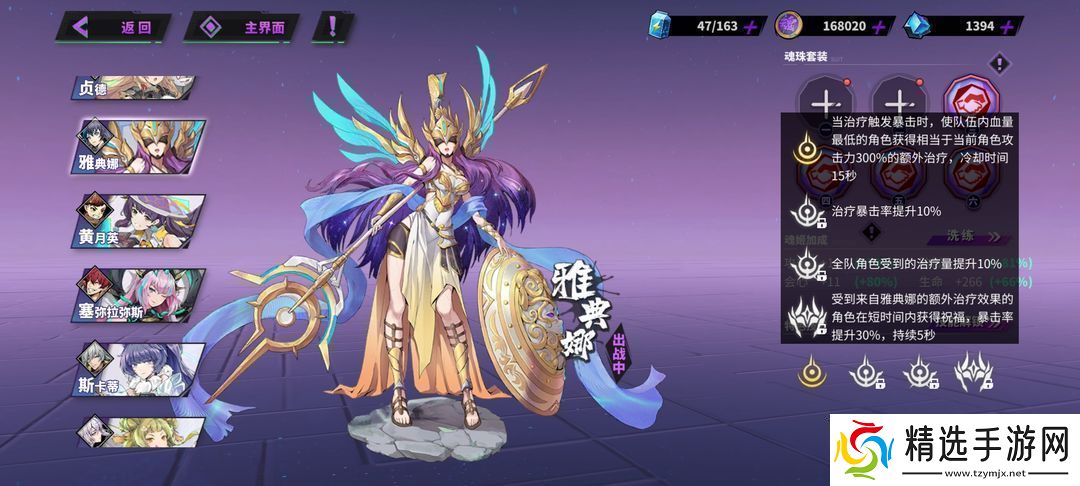This screenshot has width=1080, height=486.
Task: Pick 斯卡蒂 from the character list
Action: [140, 369]
